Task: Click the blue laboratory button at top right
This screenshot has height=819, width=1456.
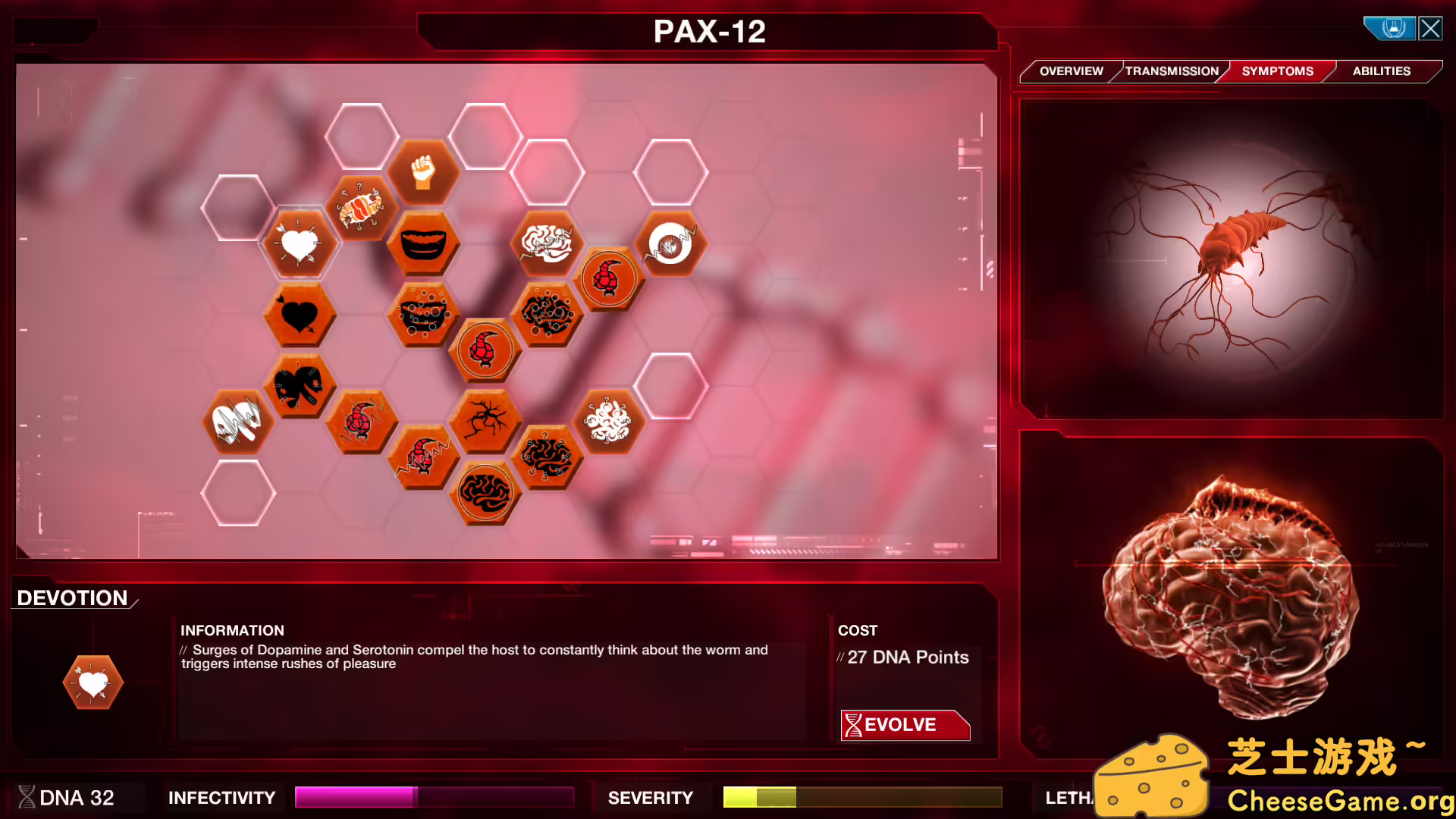Action: (1390, 27)
